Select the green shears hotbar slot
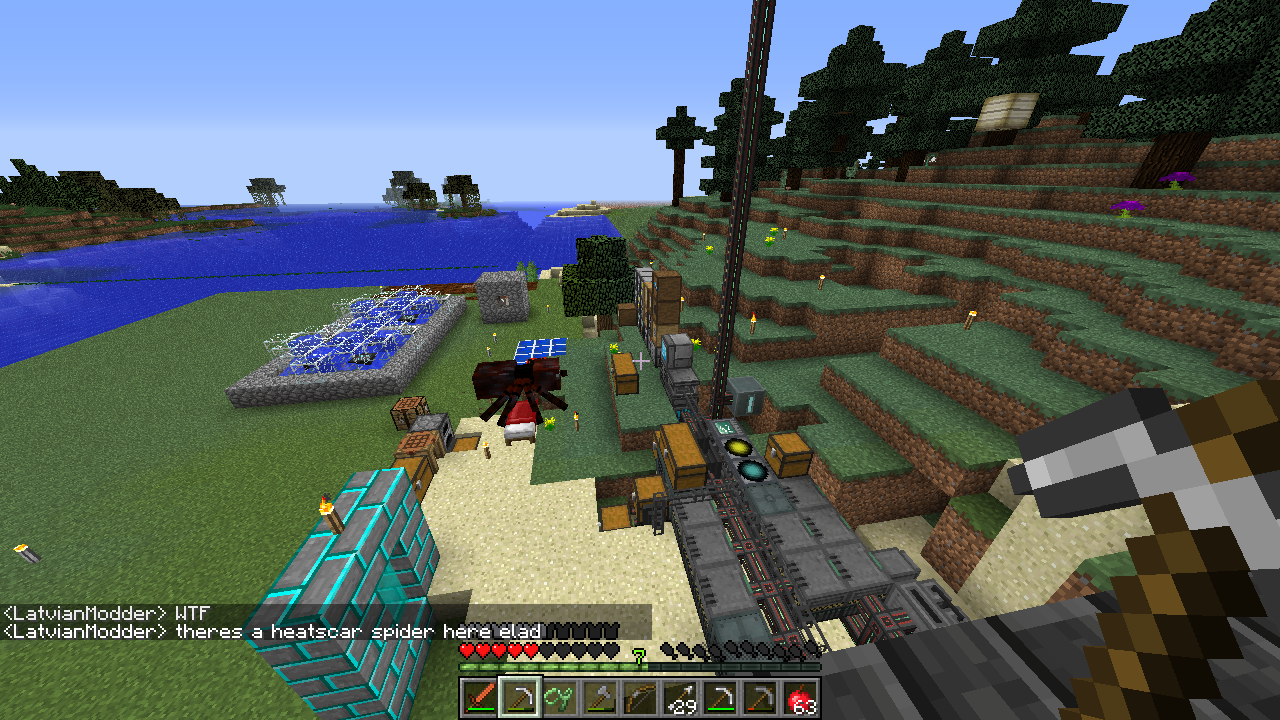Viewport: 1280px width, 720px height. coord(560,697)
